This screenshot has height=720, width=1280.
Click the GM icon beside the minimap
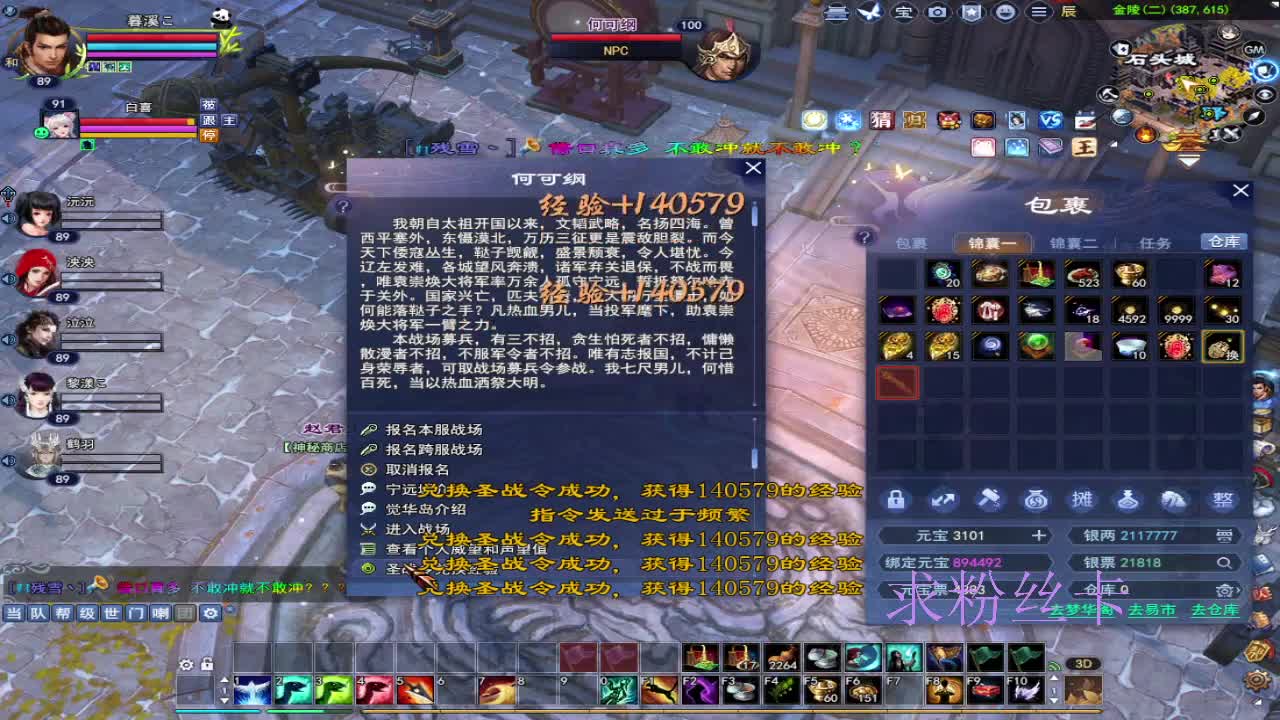pos(1253,51)
